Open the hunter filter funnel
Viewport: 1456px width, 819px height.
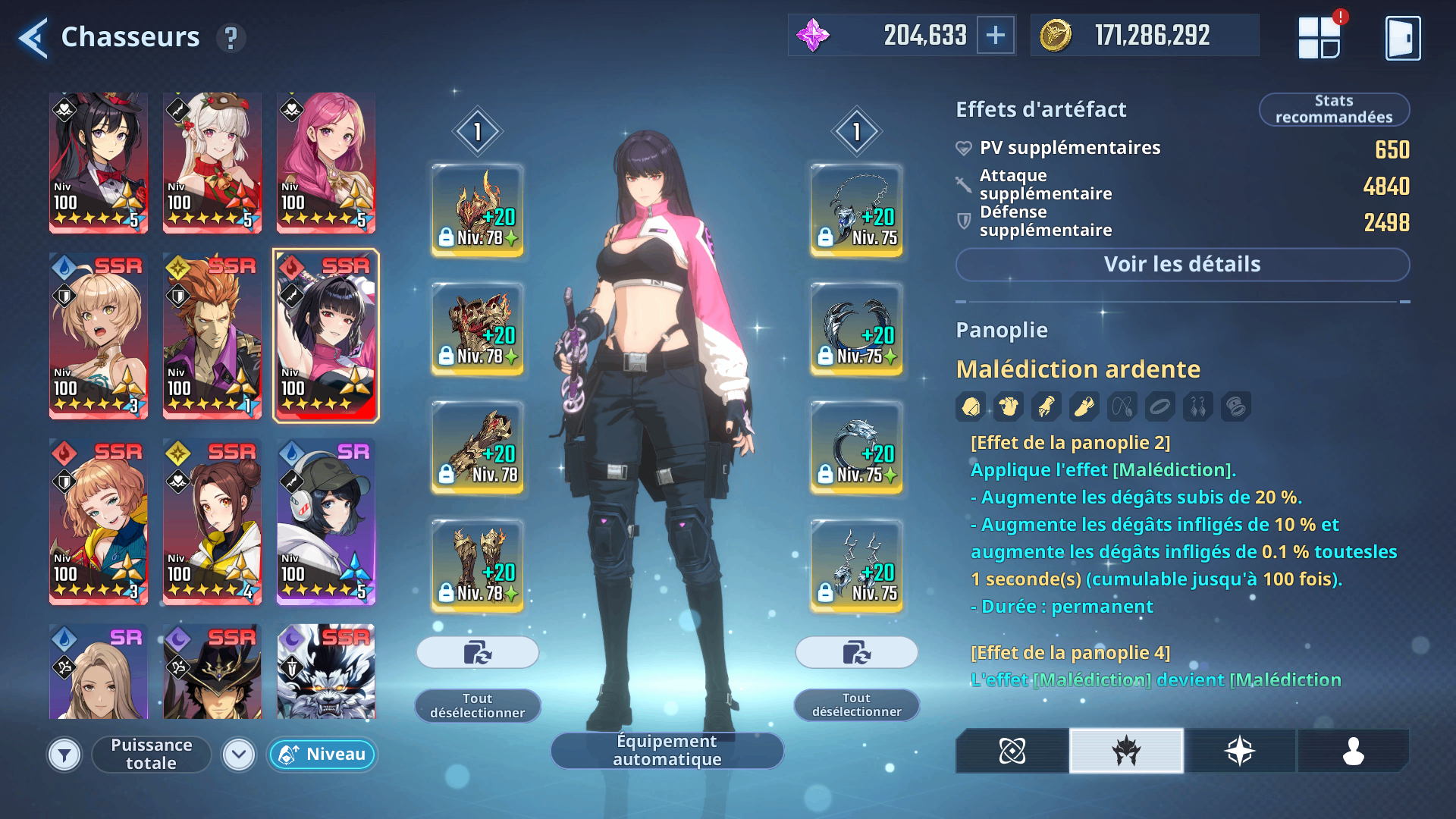coord(64,755)
